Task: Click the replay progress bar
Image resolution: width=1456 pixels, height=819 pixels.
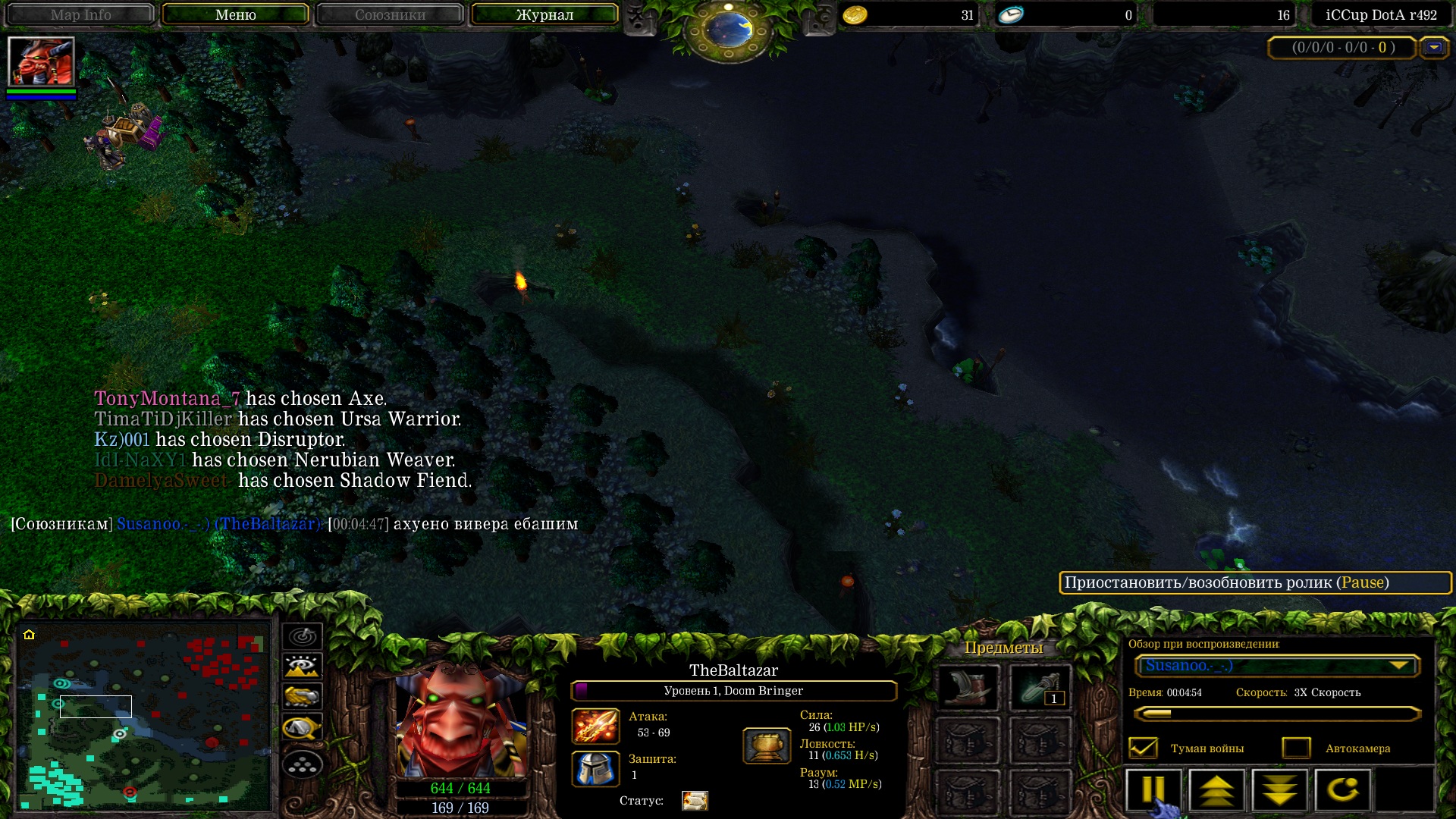Action: 1277,714
